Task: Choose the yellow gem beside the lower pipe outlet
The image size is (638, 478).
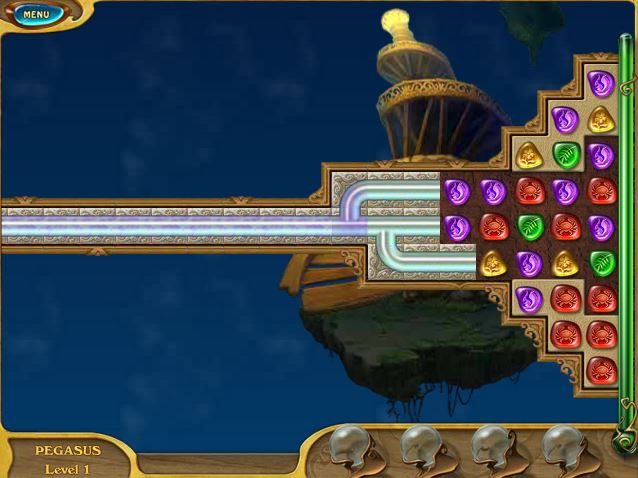Action: click(x=492, y=262)
